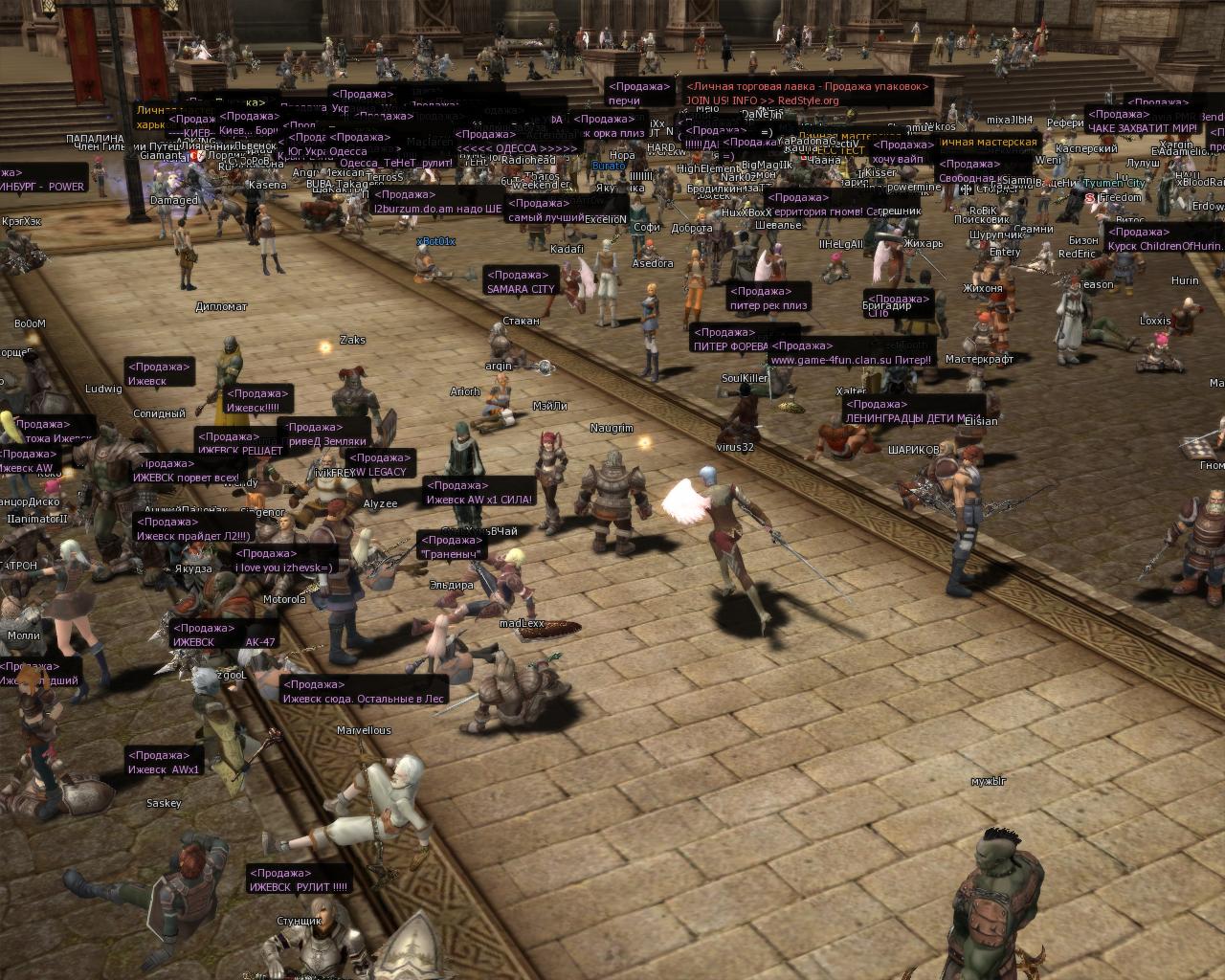
Task: Open the game-4fun.clan.su shop sign
Action: (x=850, y=353)
